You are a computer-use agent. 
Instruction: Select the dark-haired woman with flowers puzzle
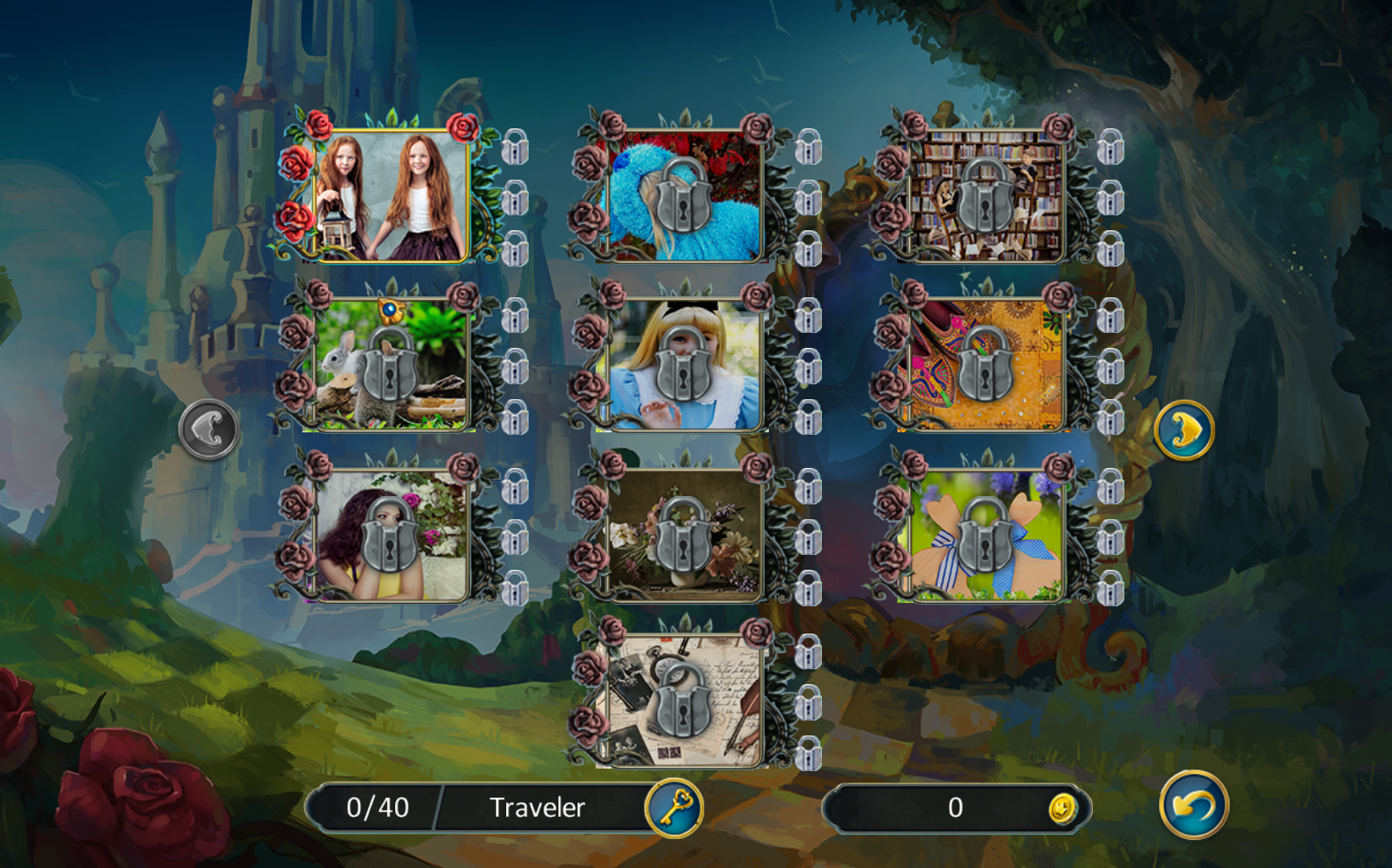(x=391, y=536)
